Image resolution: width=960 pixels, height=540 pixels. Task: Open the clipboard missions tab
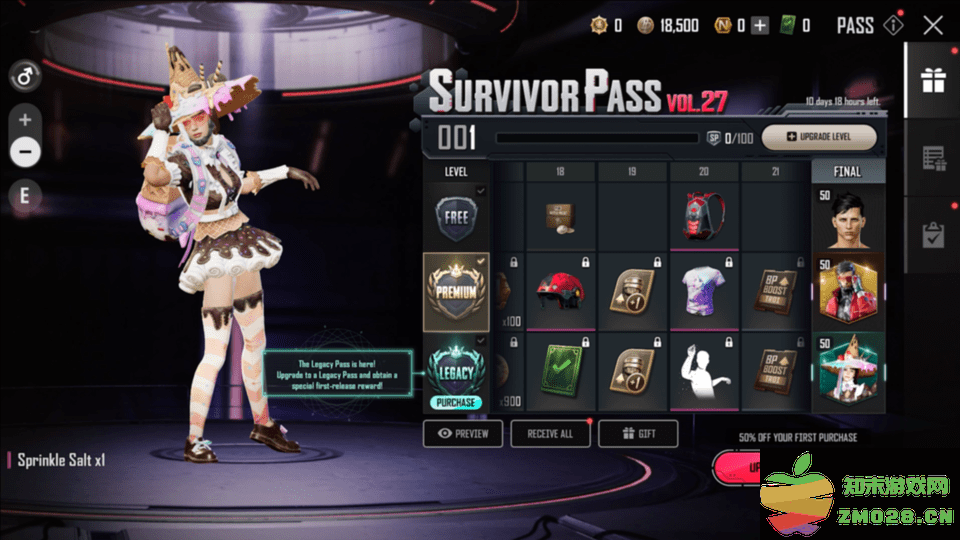click(x=932, y=235)
